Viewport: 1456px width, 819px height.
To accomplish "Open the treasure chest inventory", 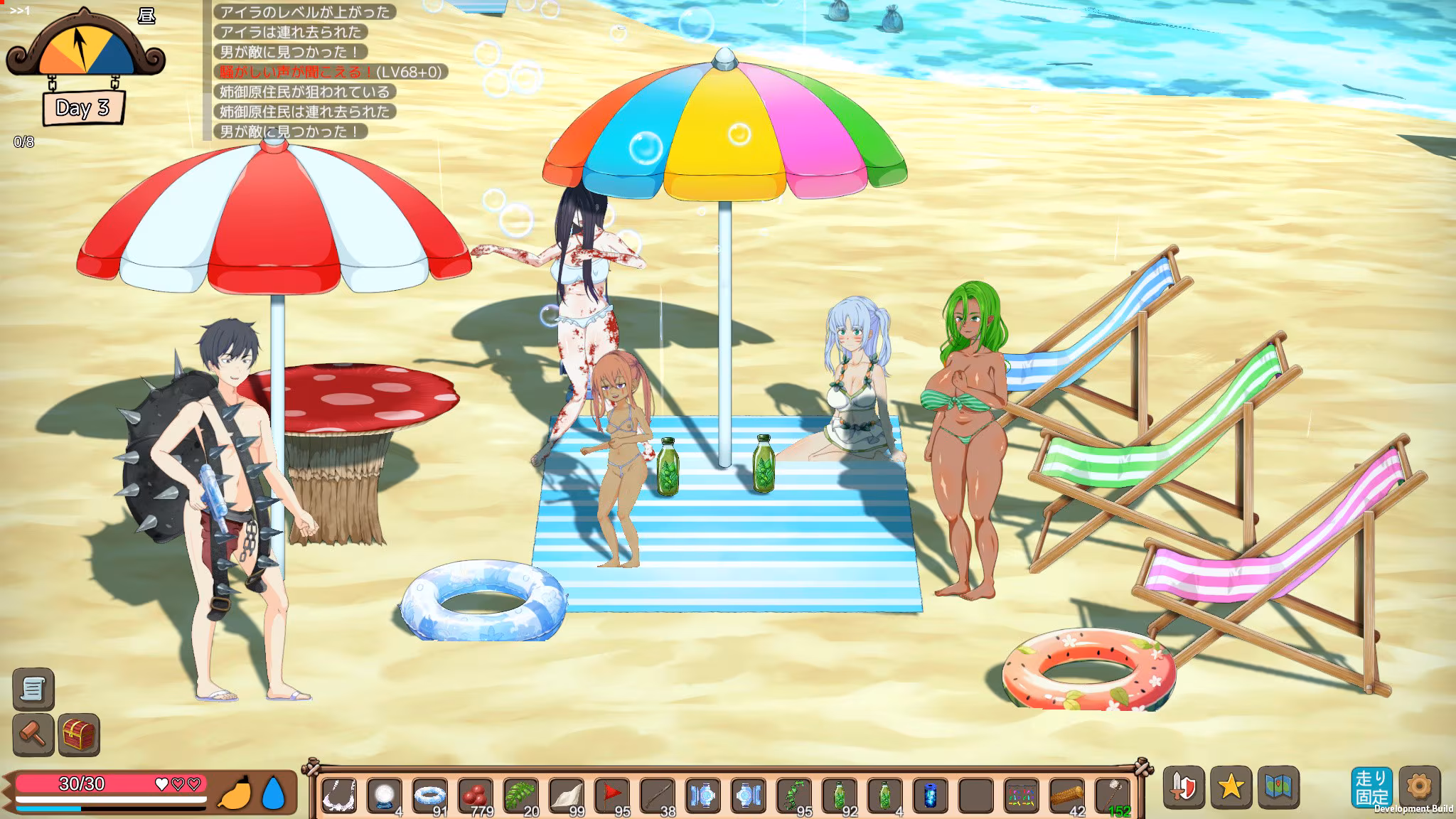I will coord(78,734).
